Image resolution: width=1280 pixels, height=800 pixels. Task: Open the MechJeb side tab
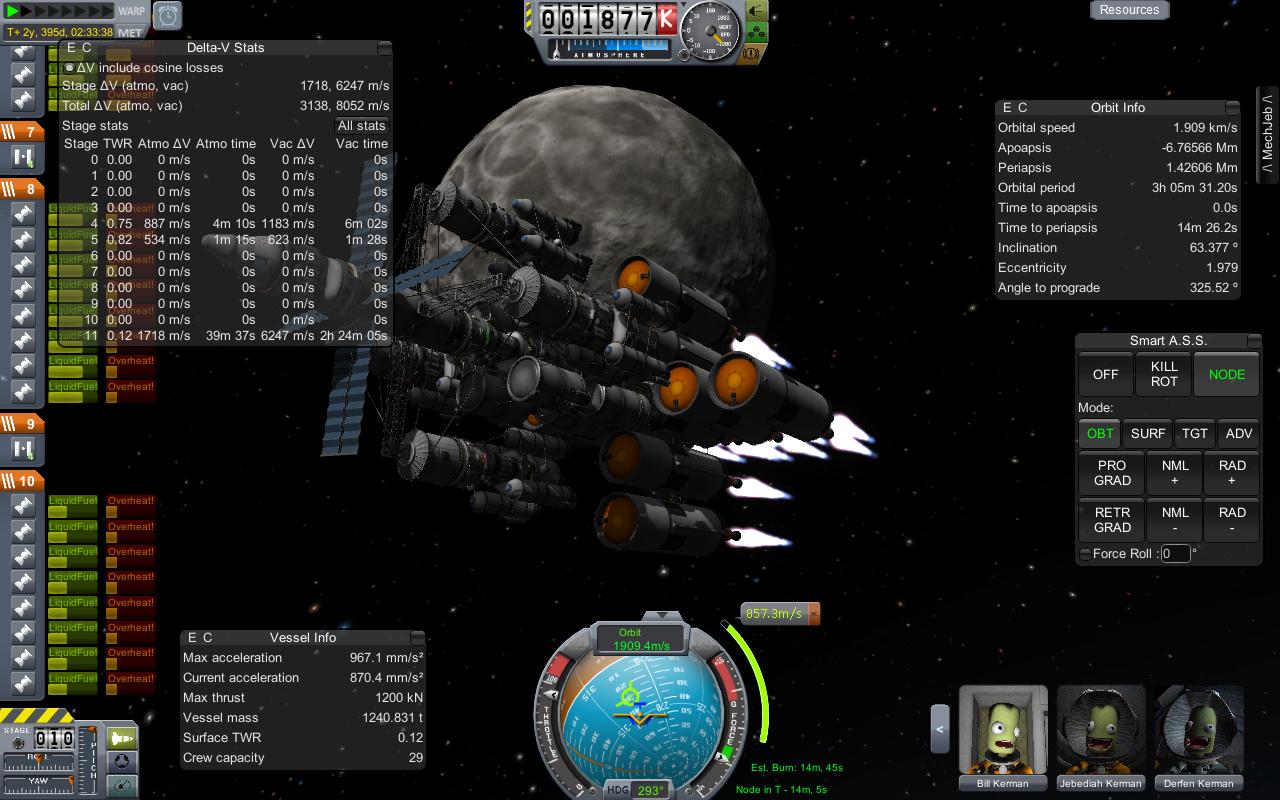pyautogui.click(x=1267, y=135)
